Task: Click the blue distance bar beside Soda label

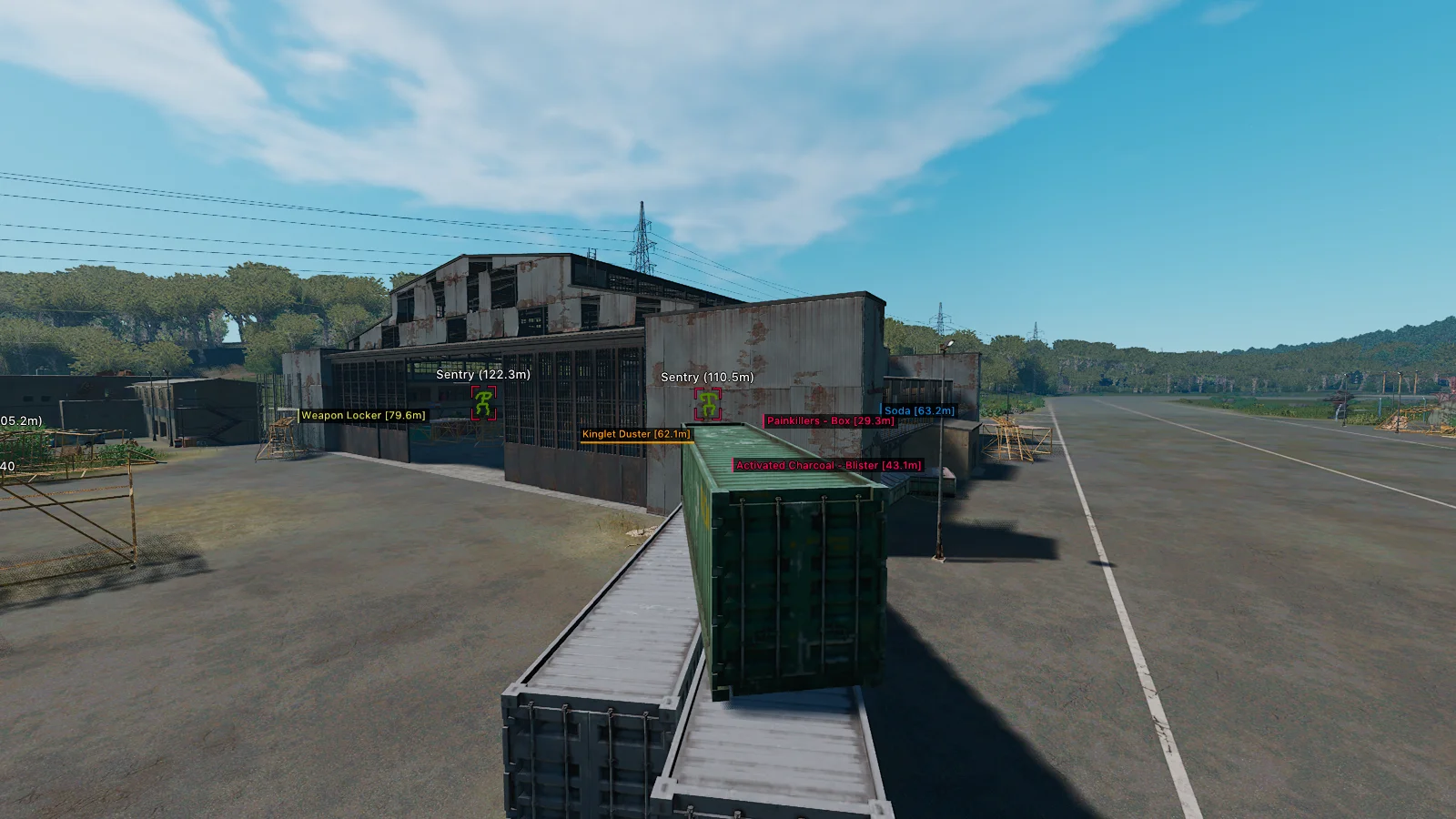Action: (x=881, y=409)
